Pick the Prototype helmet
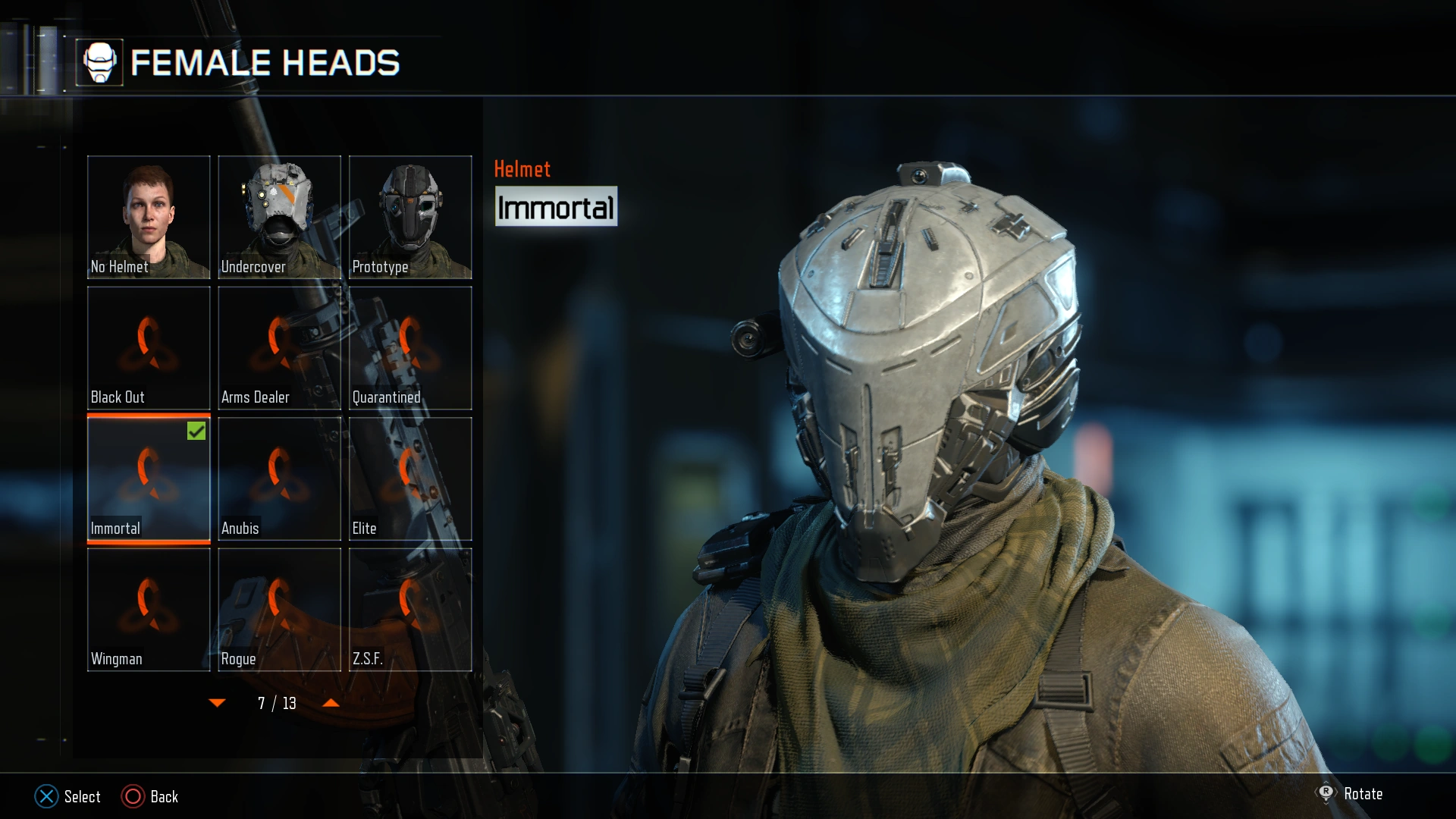Image resolution: width=1456 pixels, height=819 pixels. point(410,218)
